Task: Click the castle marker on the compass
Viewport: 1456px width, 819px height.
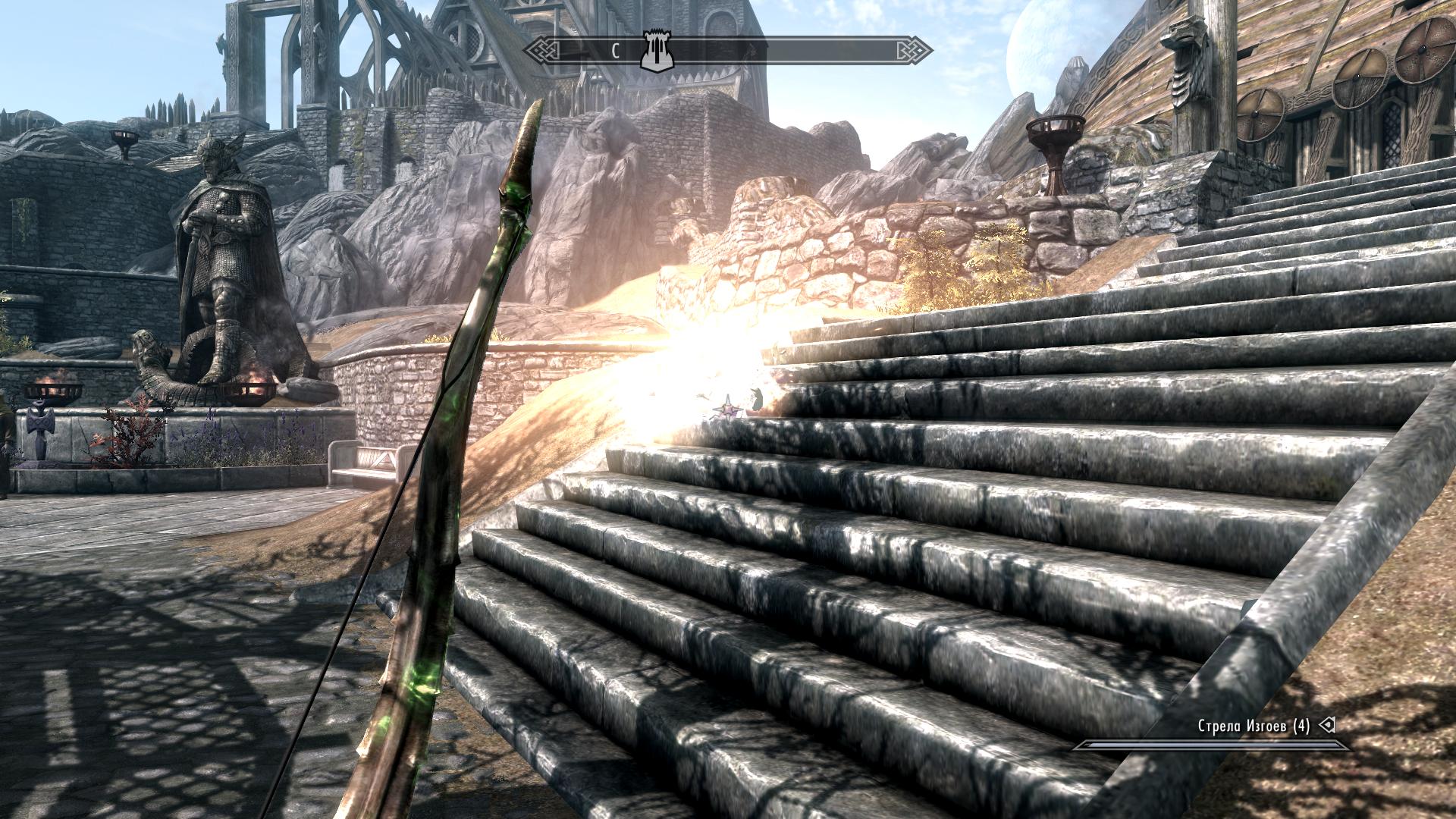Action: pos(653,51)
